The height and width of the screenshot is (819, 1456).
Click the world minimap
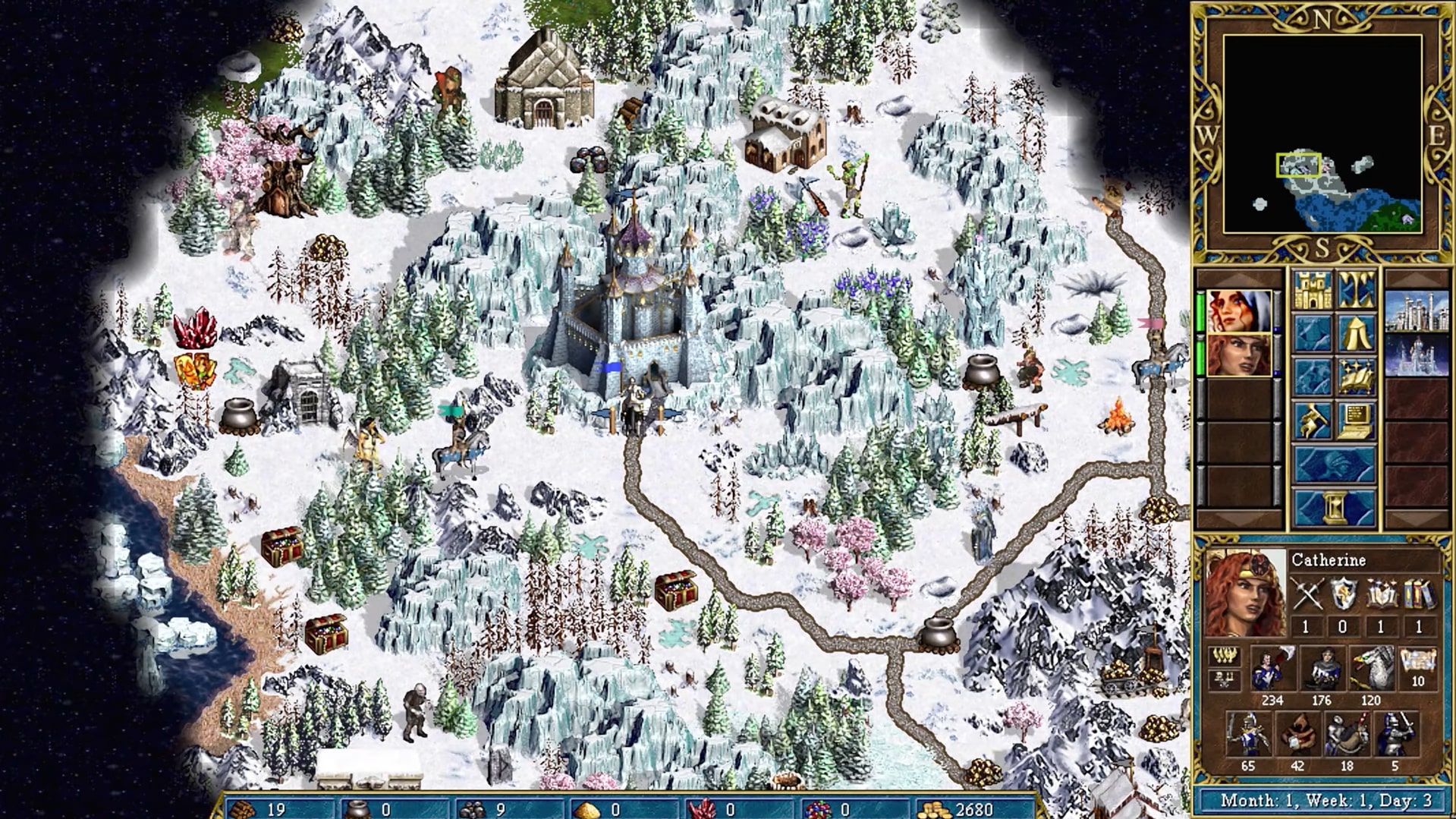pos(1322,134)
